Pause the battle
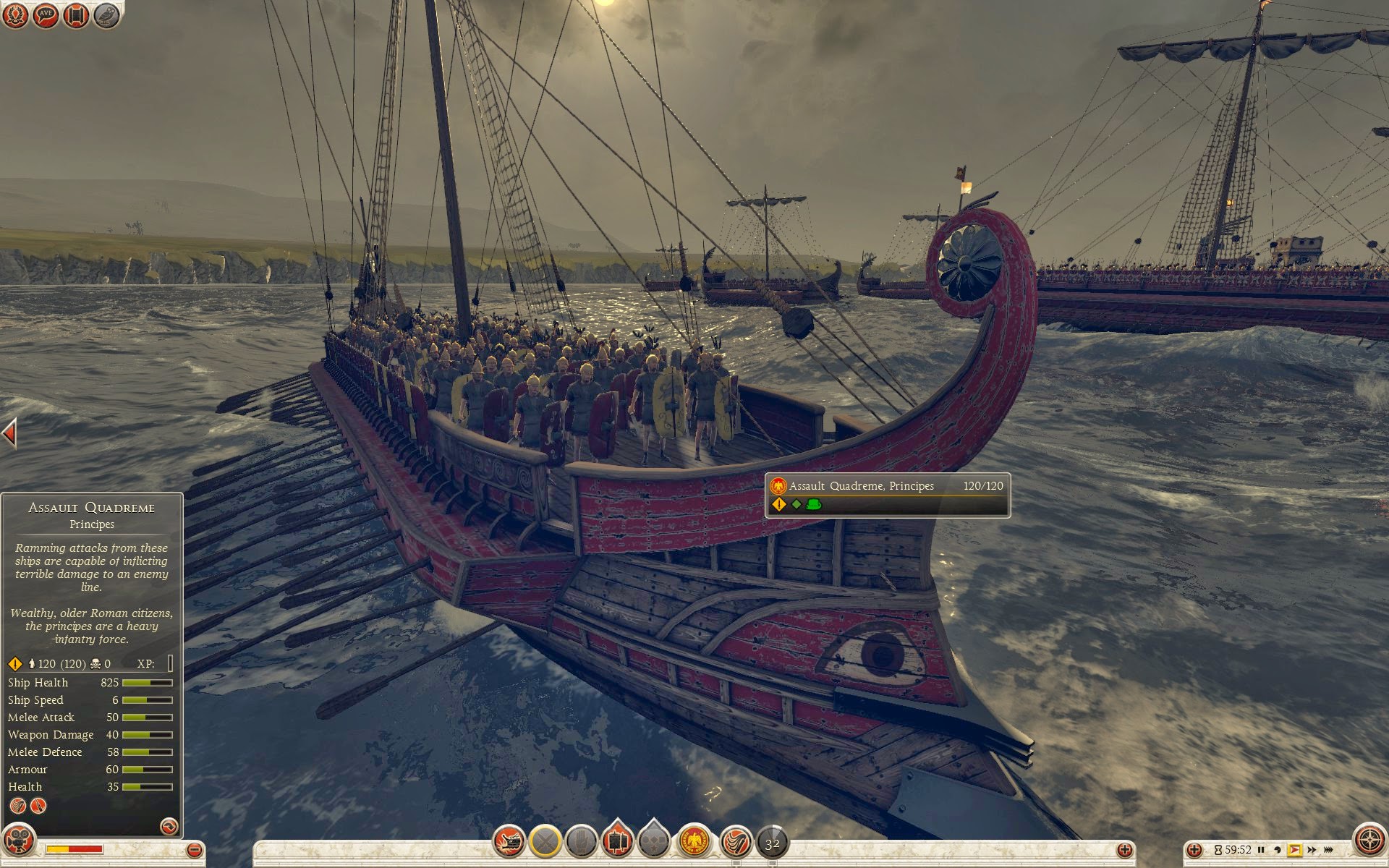 (1262, 850)
